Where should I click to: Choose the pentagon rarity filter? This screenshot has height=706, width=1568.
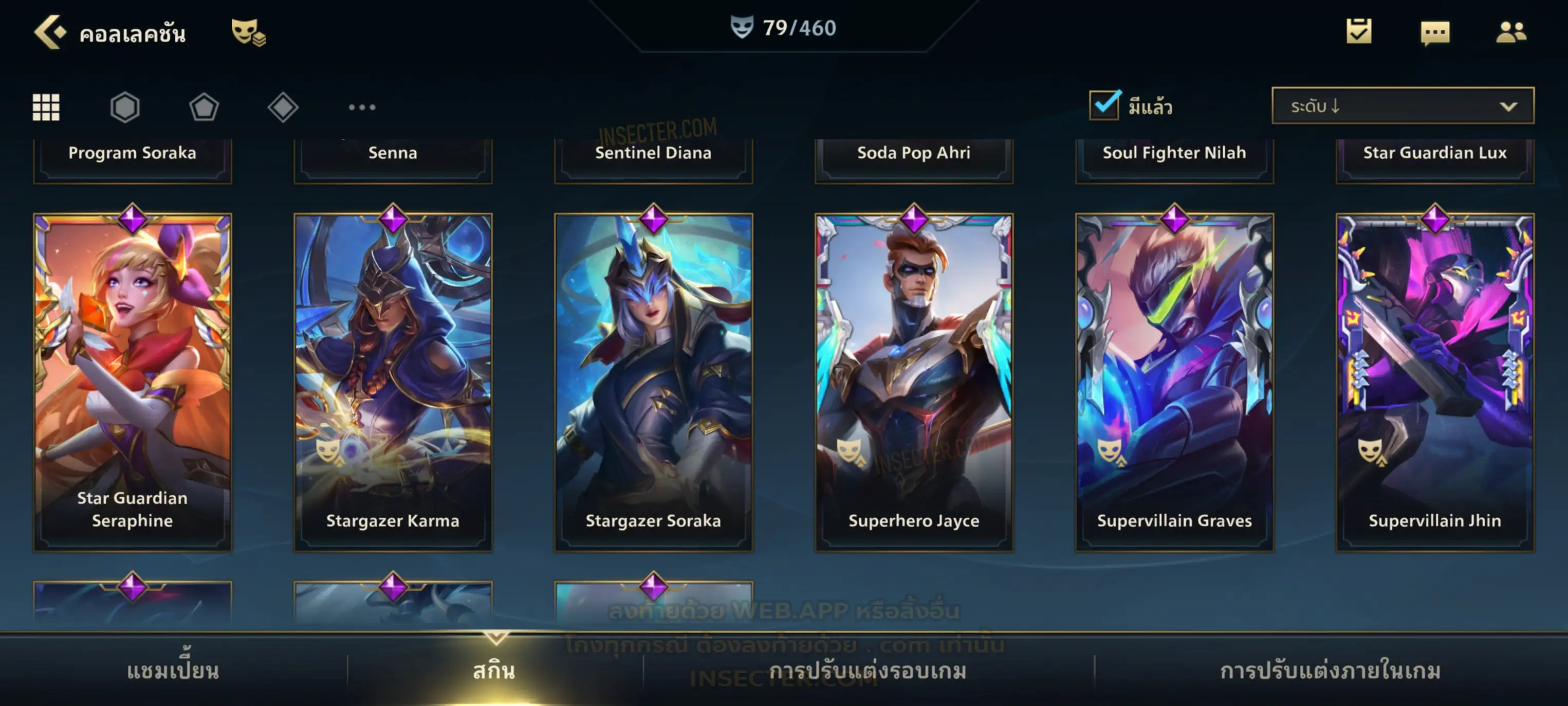[204, 108]
